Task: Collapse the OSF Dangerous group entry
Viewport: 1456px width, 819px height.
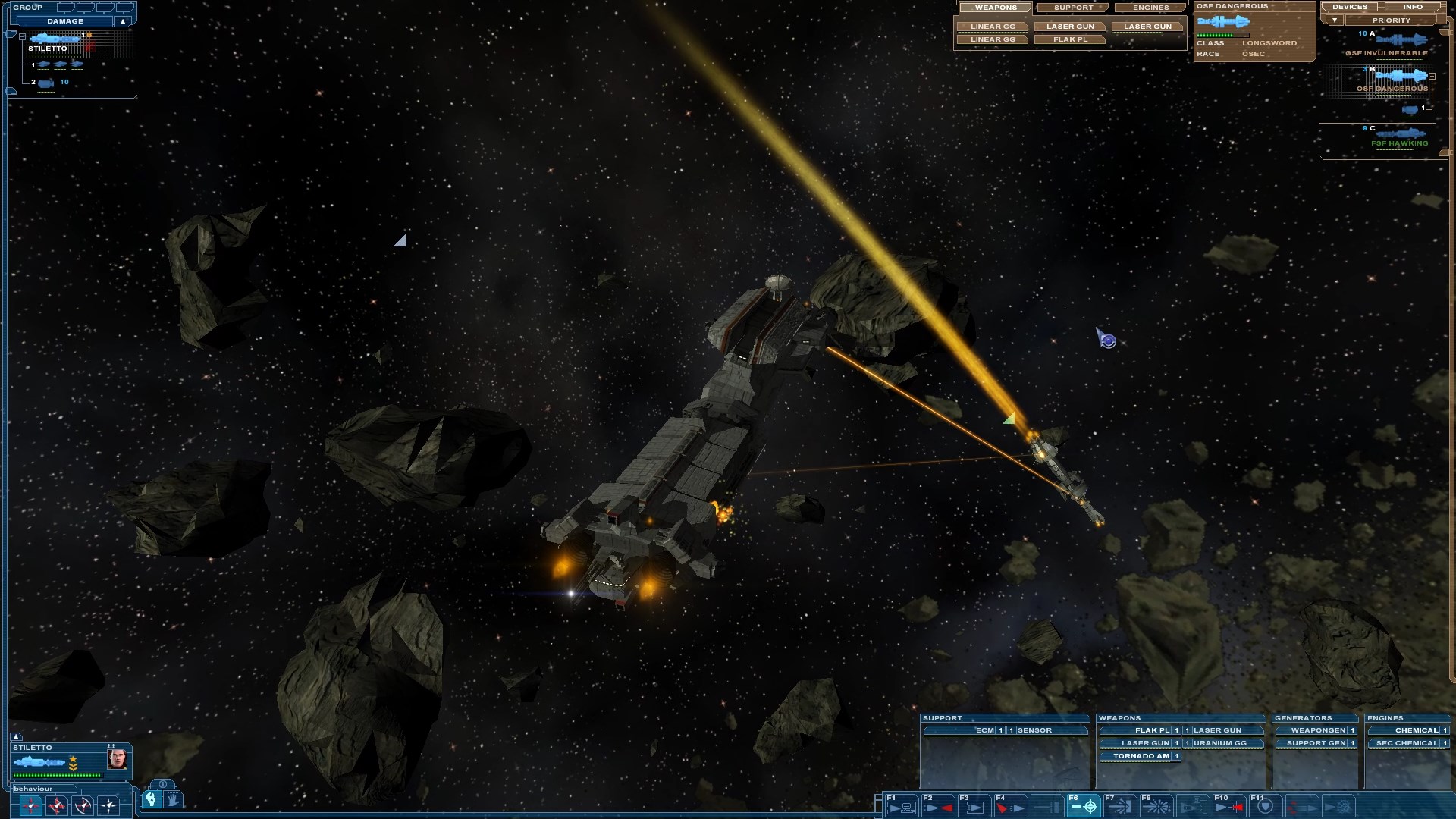Action: coord(1432,77)
